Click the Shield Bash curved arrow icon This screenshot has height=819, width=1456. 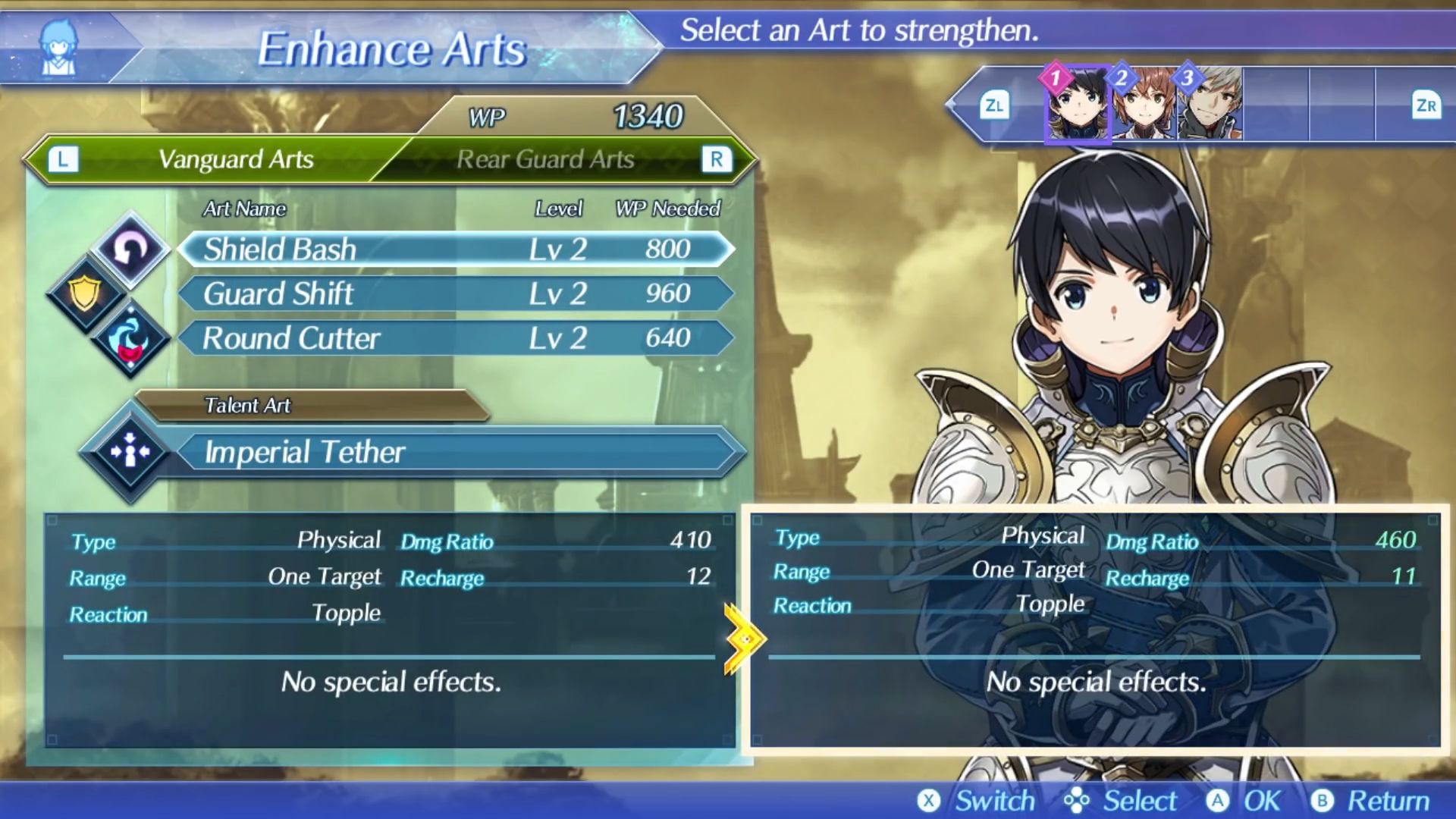[130, 249]
